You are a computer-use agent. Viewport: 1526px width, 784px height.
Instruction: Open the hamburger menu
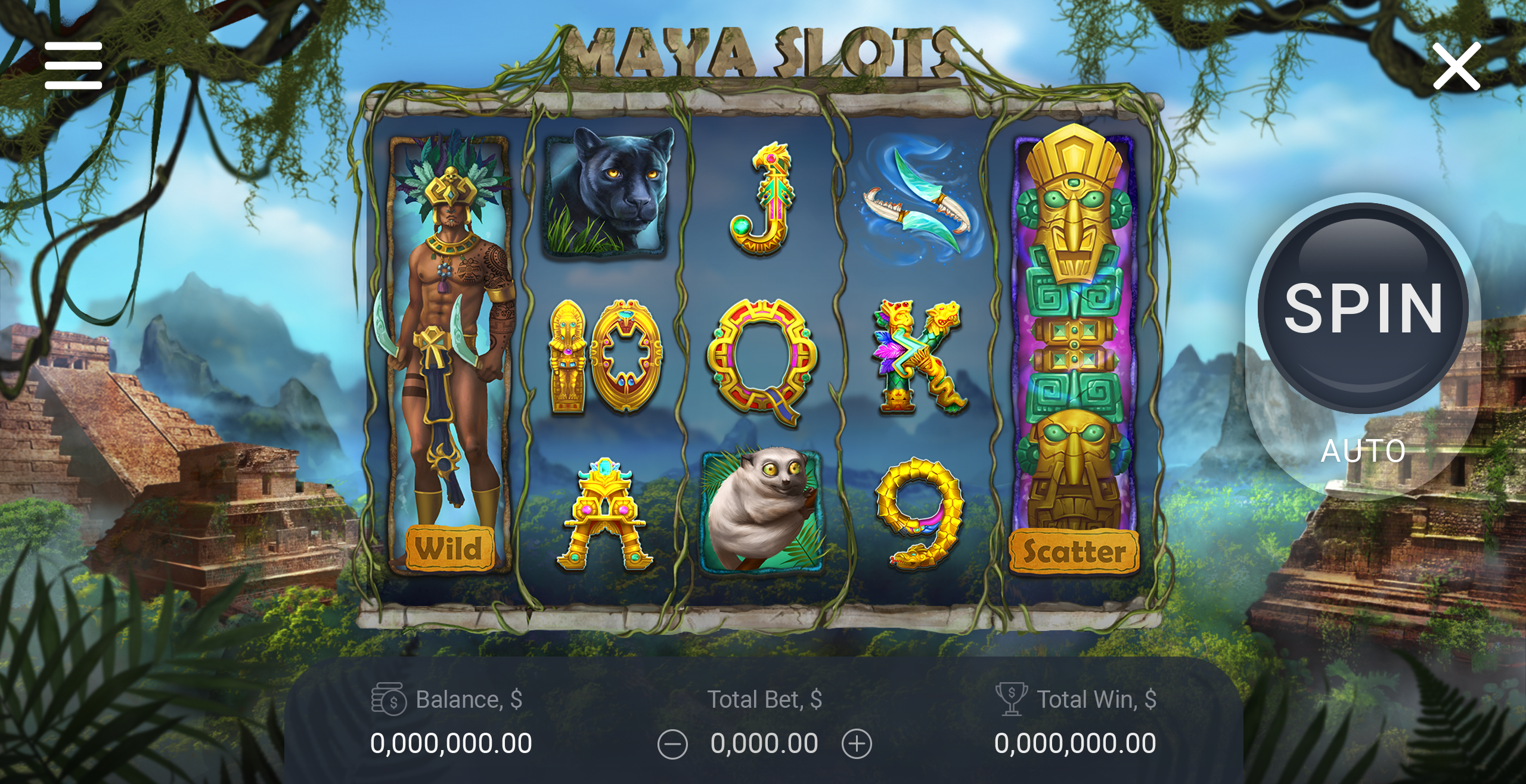[73, 66]
